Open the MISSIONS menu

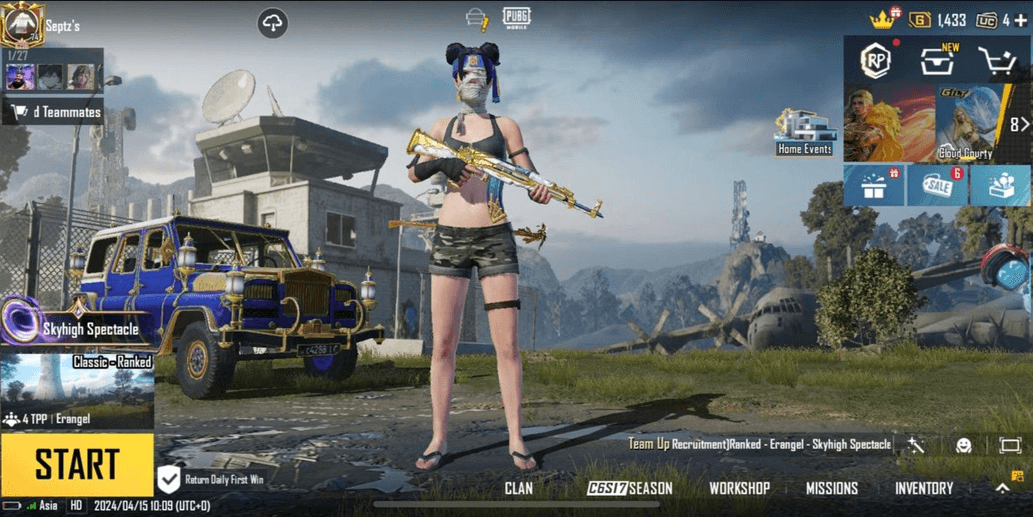tap(832, 488)
